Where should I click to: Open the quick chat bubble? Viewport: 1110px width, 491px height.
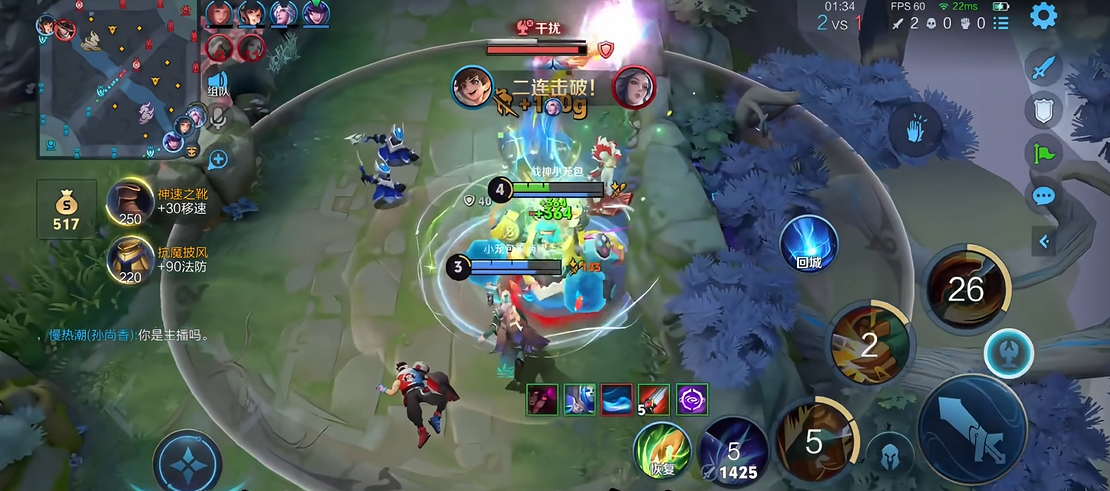(1044, 196)
